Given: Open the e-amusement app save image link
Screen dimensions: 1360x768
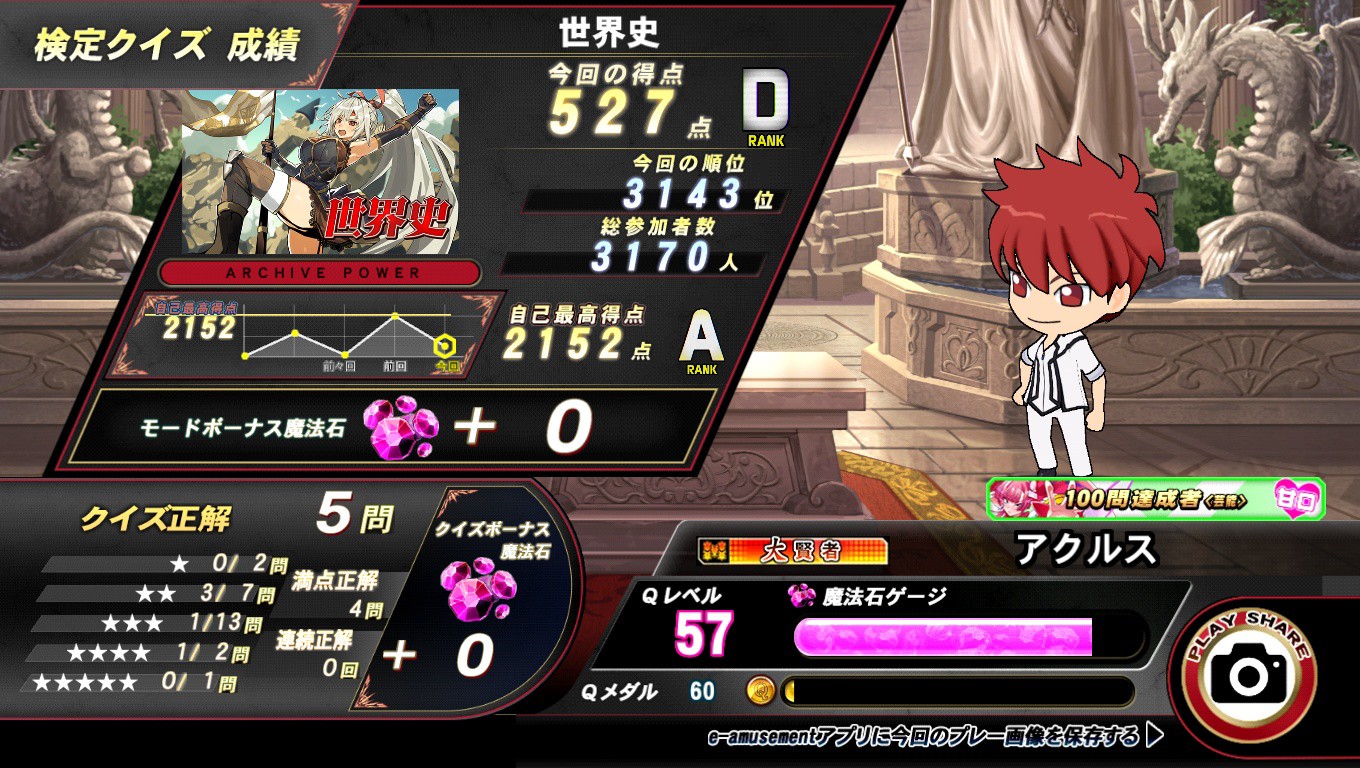Looking at the screenshot, I should [934, 737].
